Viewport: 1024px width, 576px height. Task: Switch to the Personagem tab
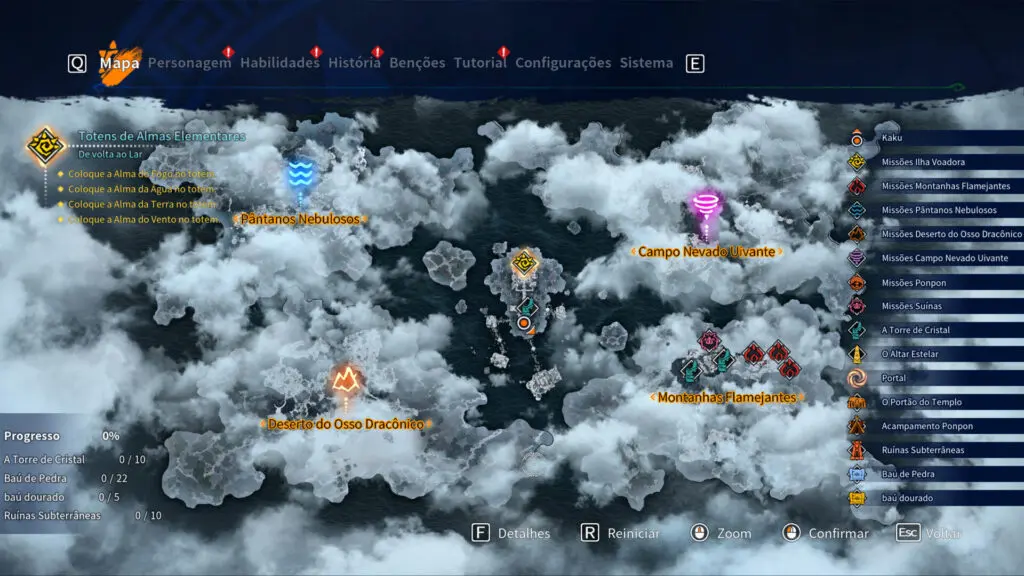pos(189,63)
